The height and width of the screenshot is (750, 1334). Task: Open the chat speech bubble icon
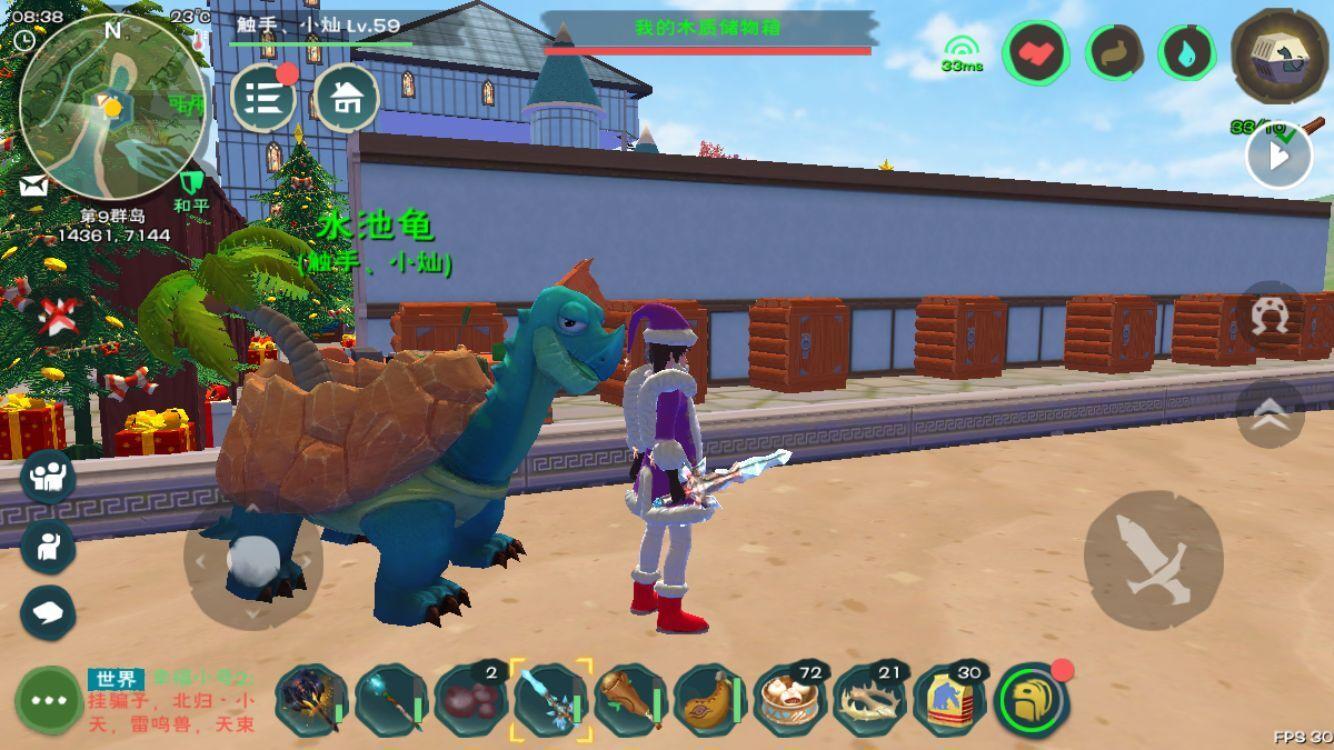(48, 612)
